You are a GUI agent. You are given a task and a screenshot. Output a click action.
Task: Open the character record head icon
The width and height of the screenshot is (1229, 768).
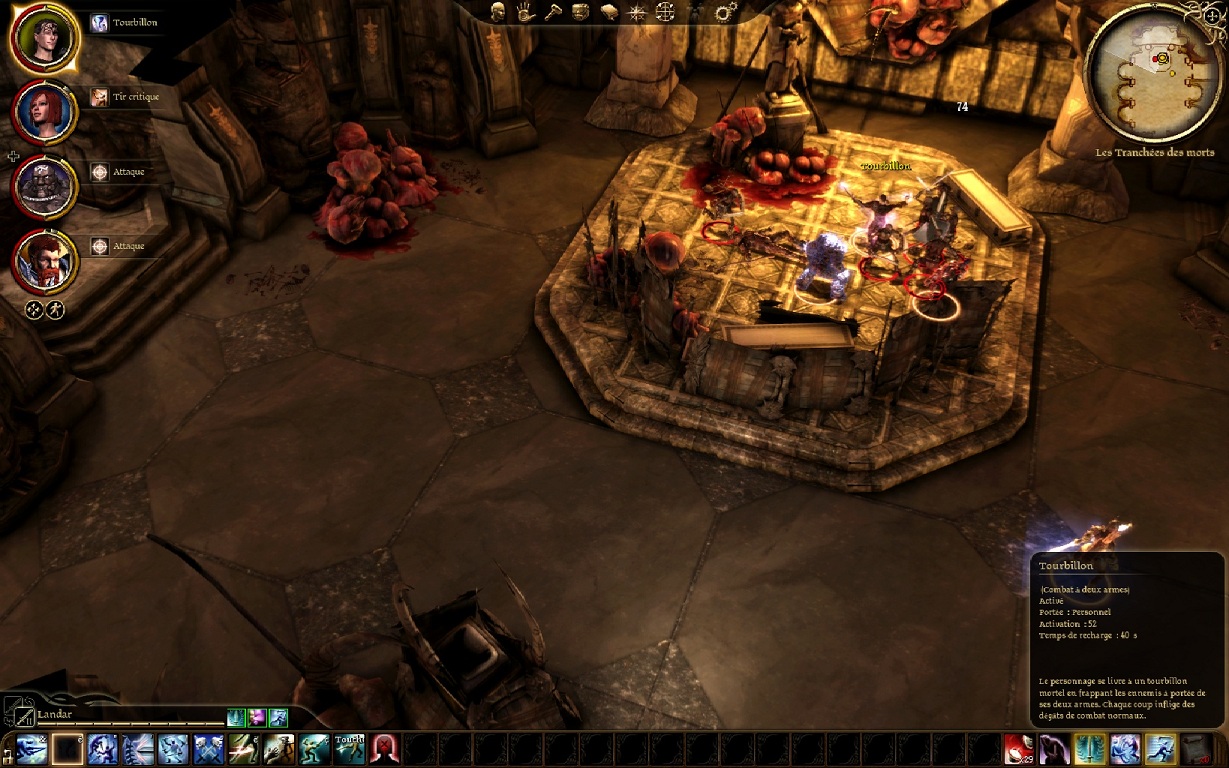pyautogui.click(x=497, y=12)
